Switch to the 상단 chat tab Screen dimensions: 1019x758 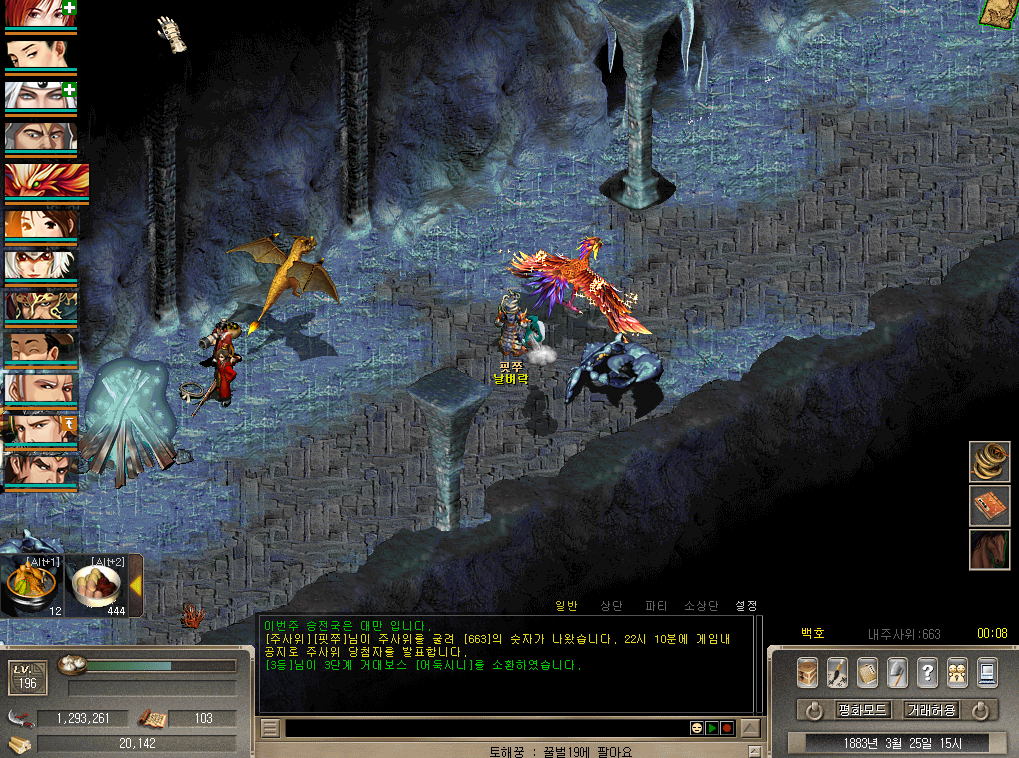coord(611,605)
